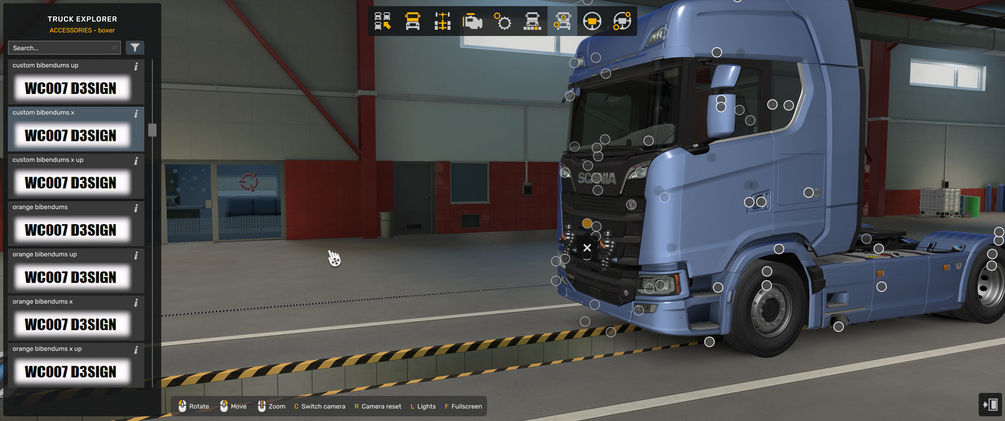
Task: Show info for 'custom bibendums up'
Action: (136, 66)
